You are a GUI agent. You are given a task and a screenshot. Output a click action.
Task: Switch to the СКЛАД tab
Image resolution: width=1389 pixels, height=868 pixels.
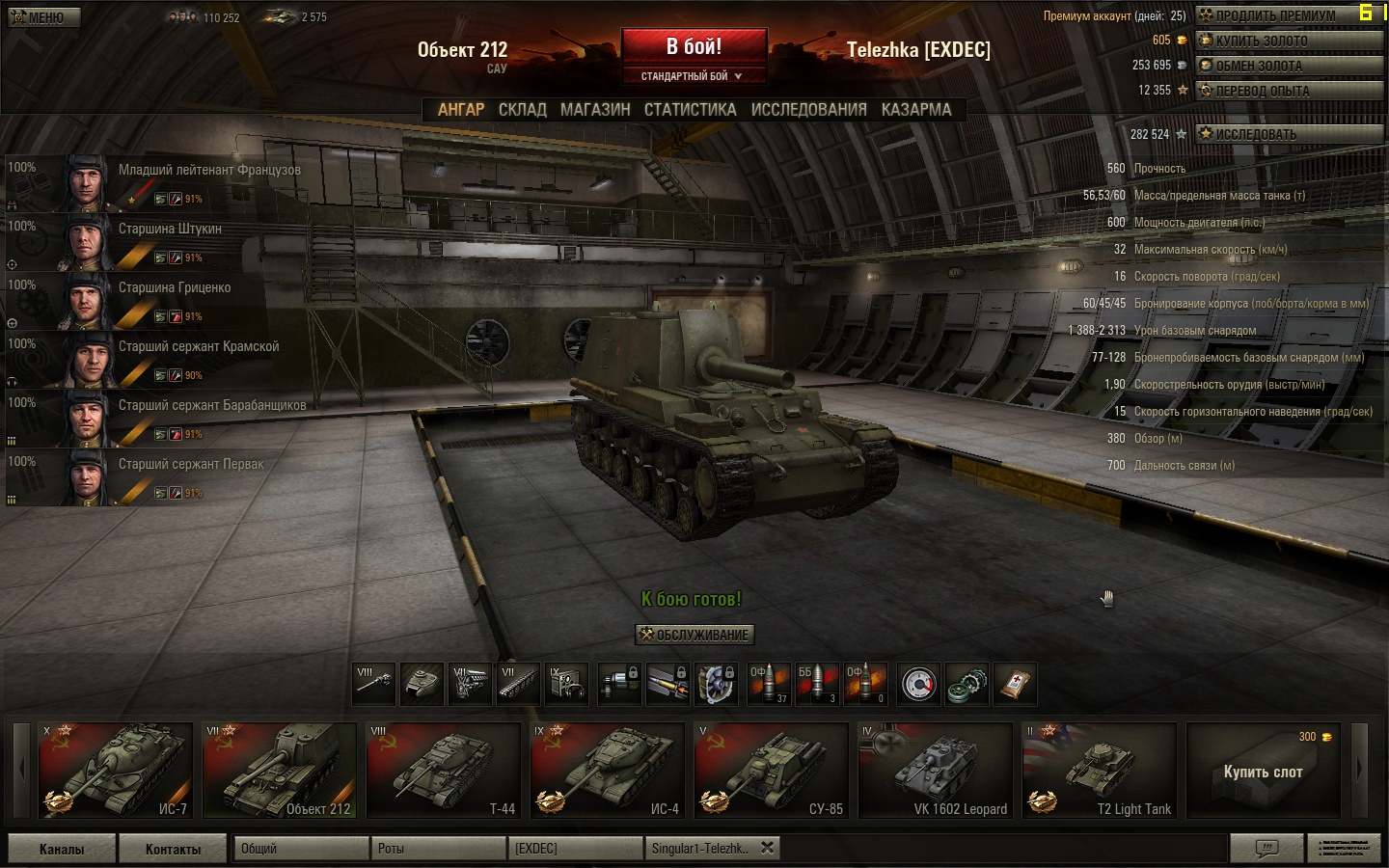click(522, 110)
